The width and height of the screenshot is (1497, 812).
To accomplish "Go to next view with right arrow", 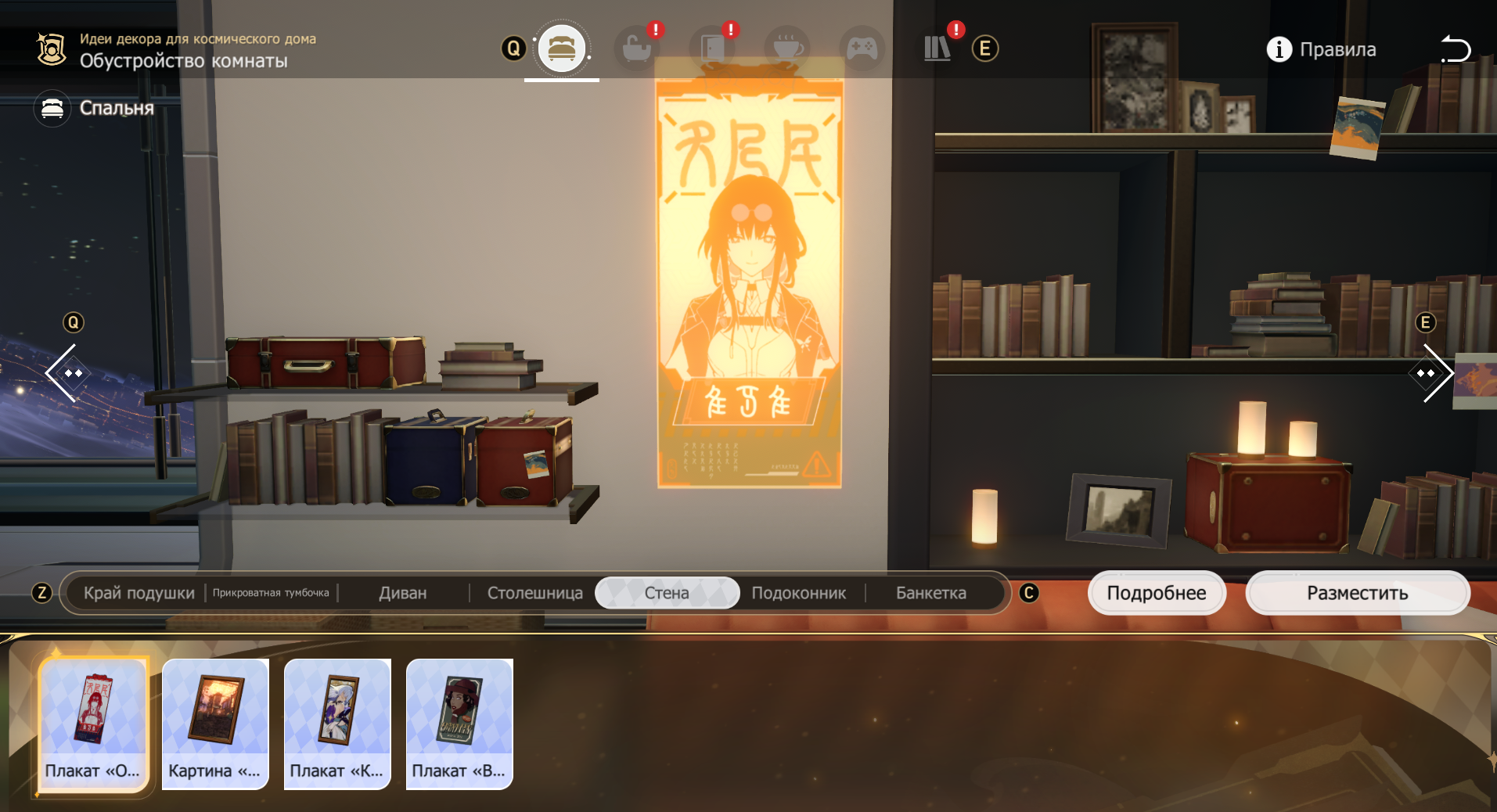I will point(1429,373).
